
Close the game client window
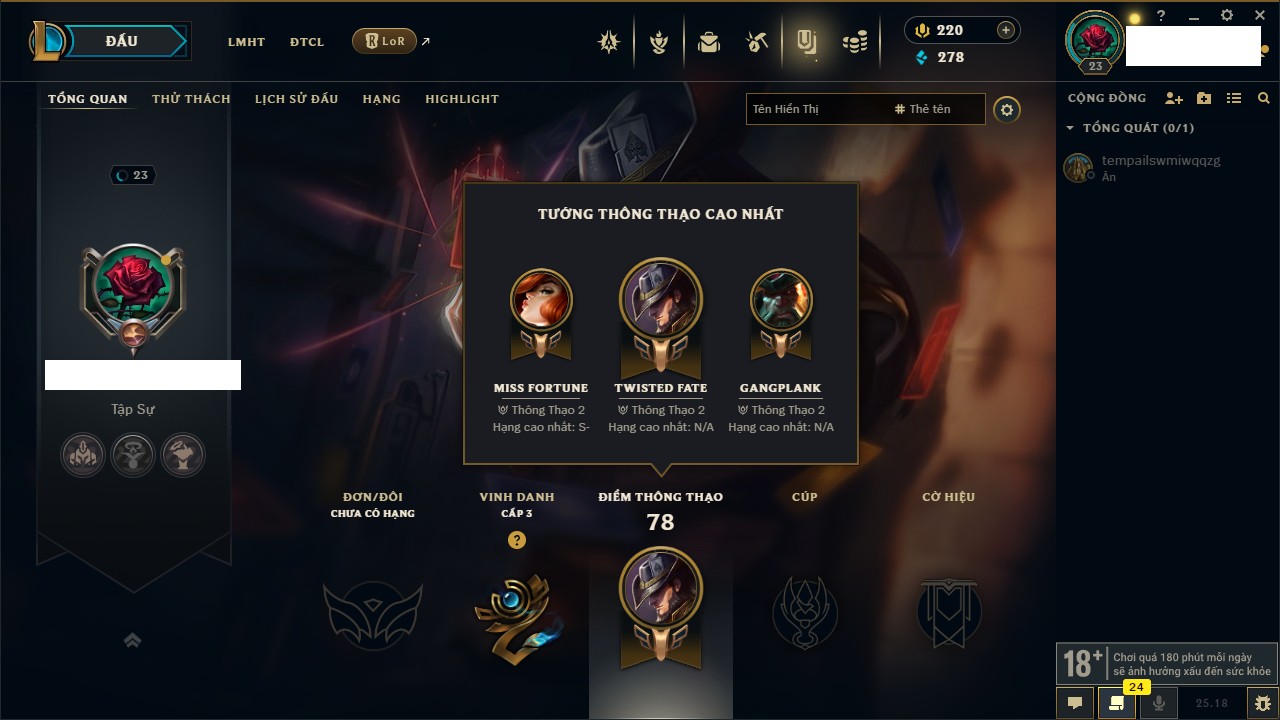click(x=1260, y=16)
